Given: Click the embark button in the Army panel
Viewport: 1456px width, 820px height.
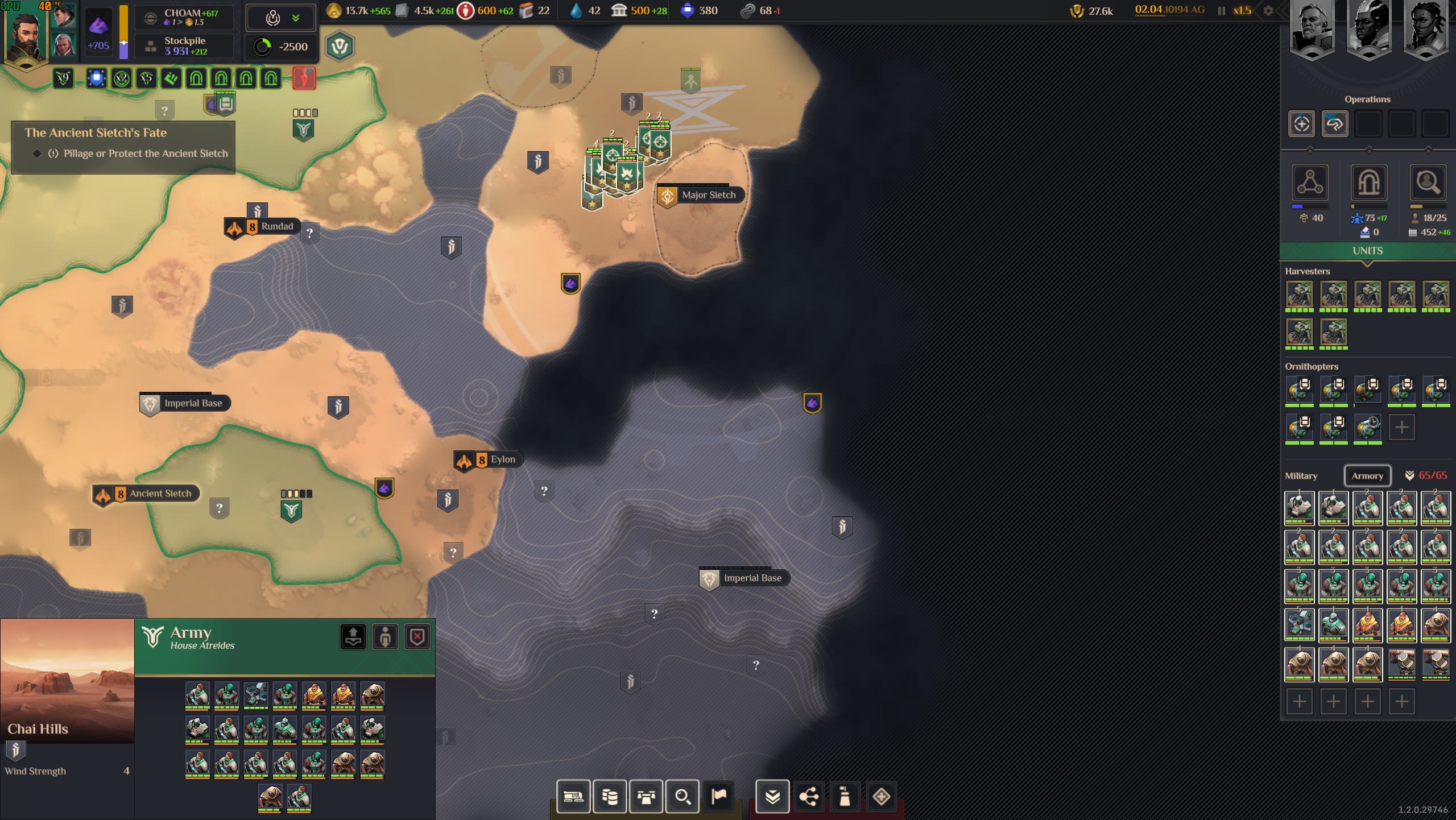Looking at the screenshot, I should [353, 636].
